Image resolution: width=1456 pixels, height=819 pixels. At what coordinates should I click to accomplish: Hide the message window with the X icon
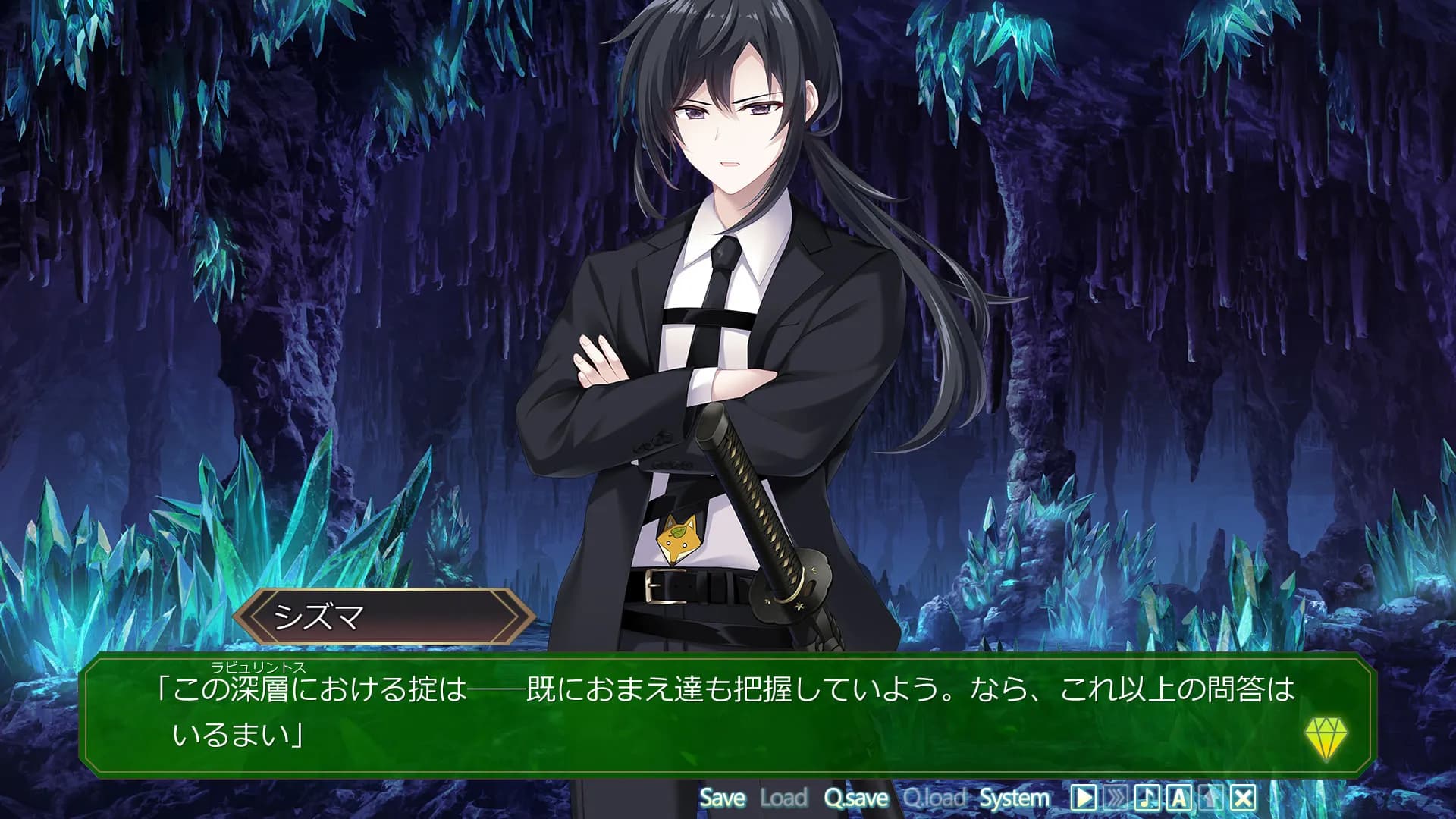1243,798
